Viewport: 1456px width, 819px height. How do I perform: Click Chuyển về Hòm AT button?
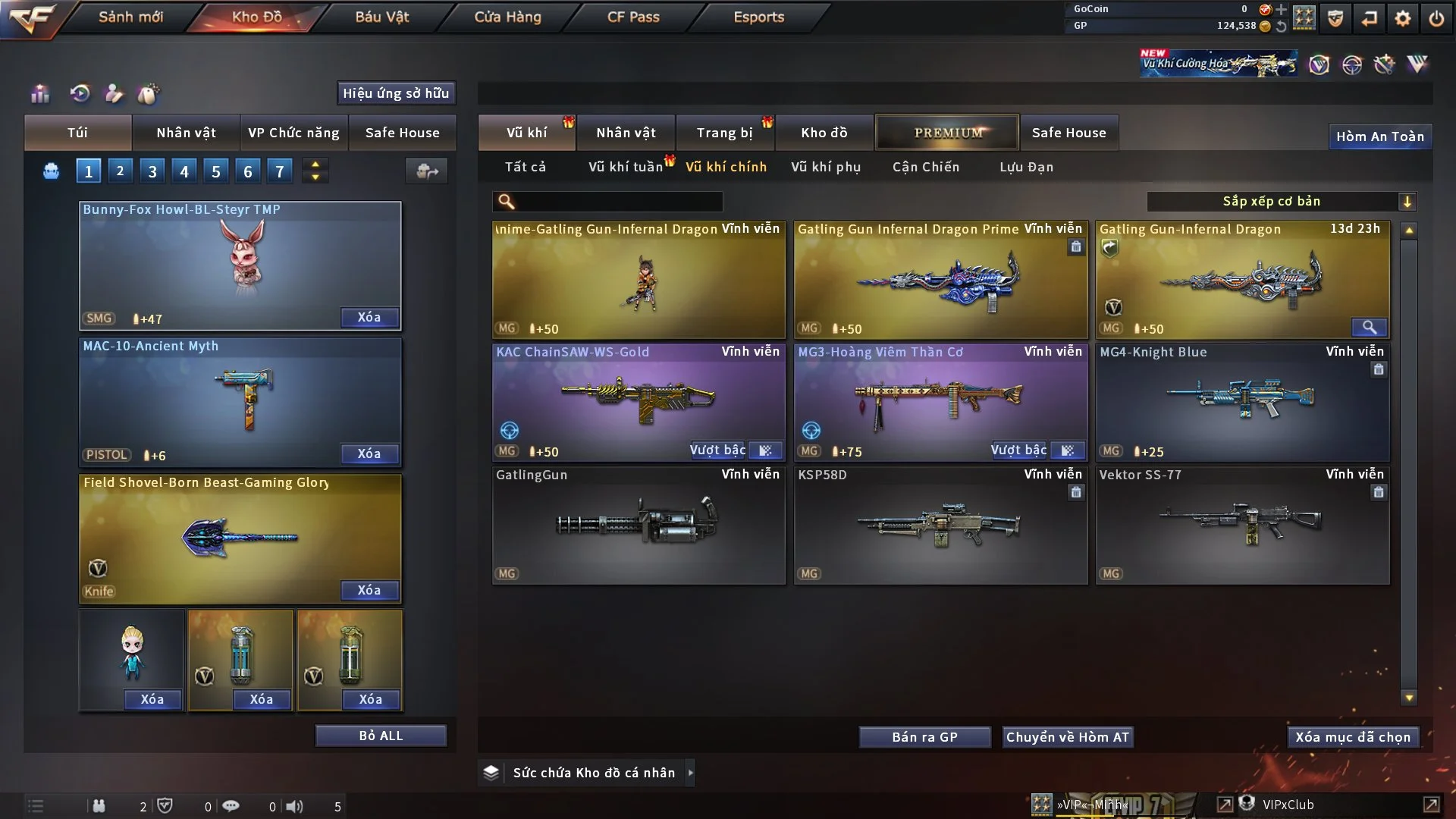click(1067, 737)
